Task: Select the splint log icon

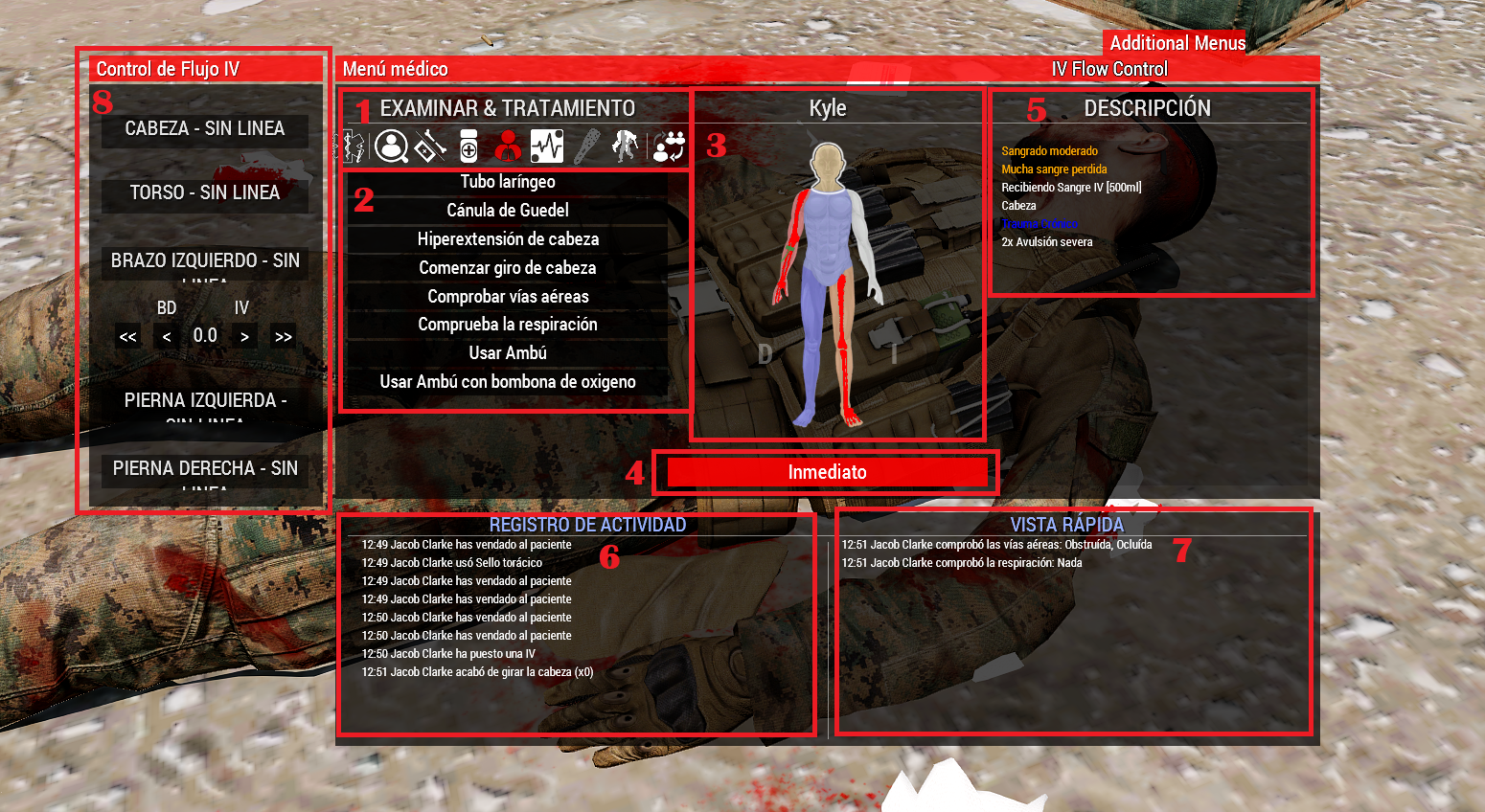Action: coord(585,146)
